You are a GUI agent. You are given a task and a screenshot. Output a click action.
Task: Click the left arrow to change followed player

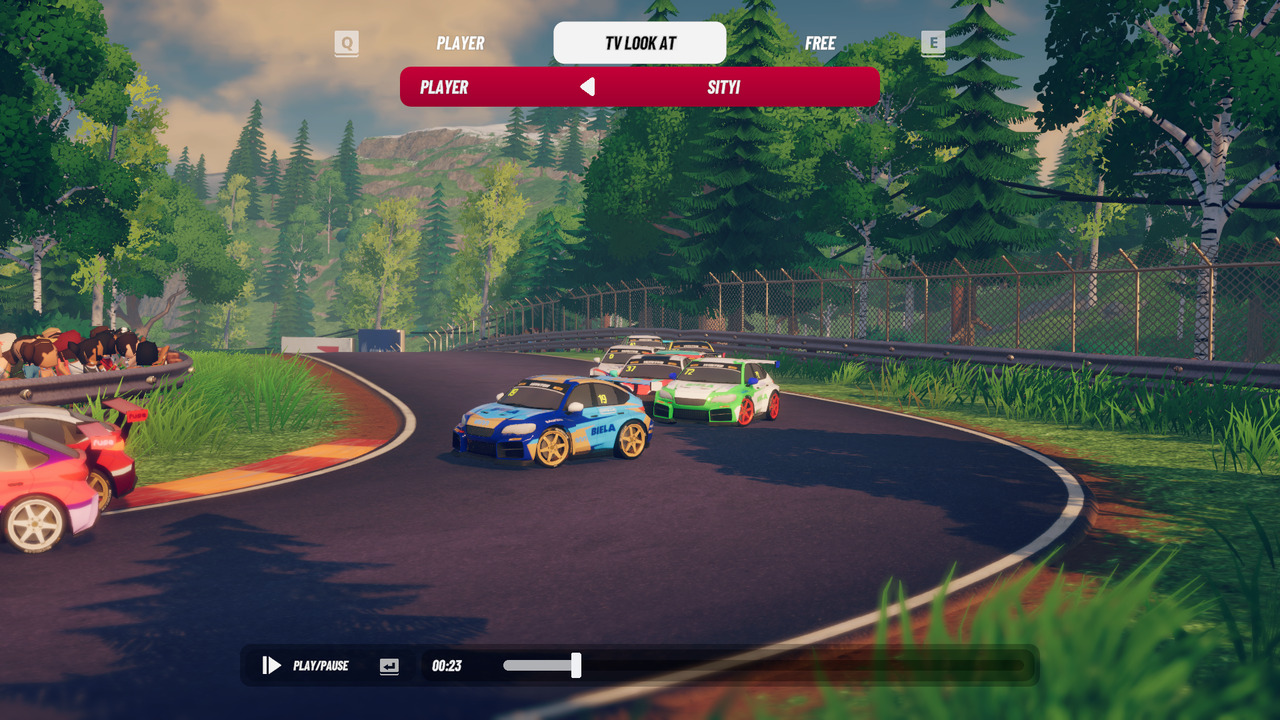click(x=588, y=87)
